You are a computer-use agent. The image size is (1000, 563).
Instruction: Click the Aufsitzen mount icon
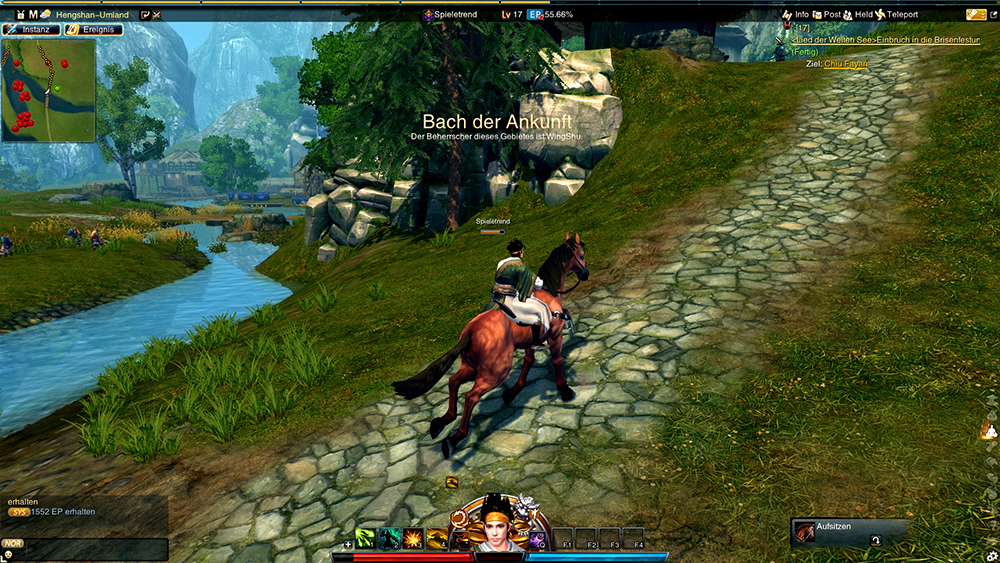coord(805,532)
